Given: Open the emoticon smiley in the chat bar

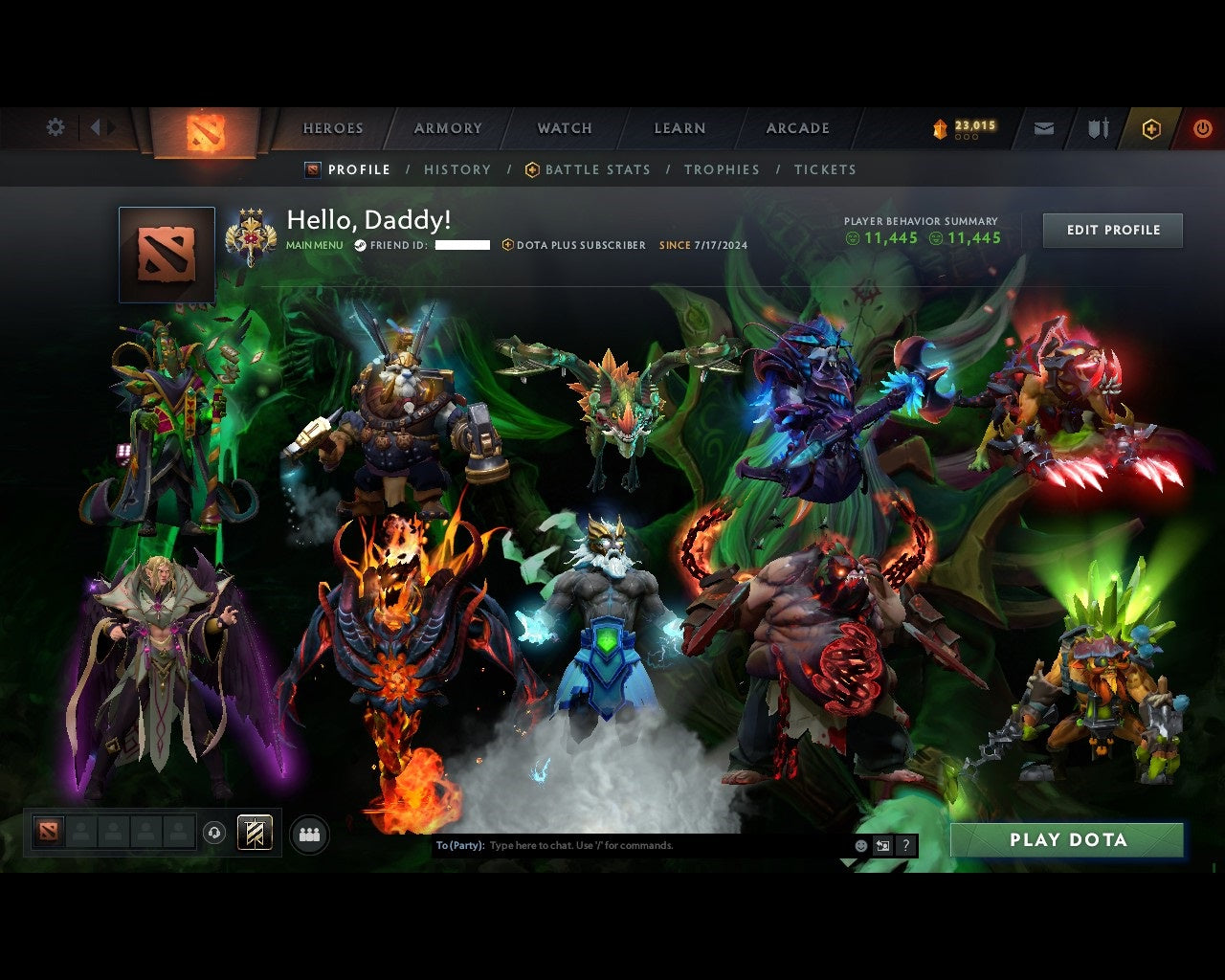Looking at the screenshot, I should click(x=860, y=846).
